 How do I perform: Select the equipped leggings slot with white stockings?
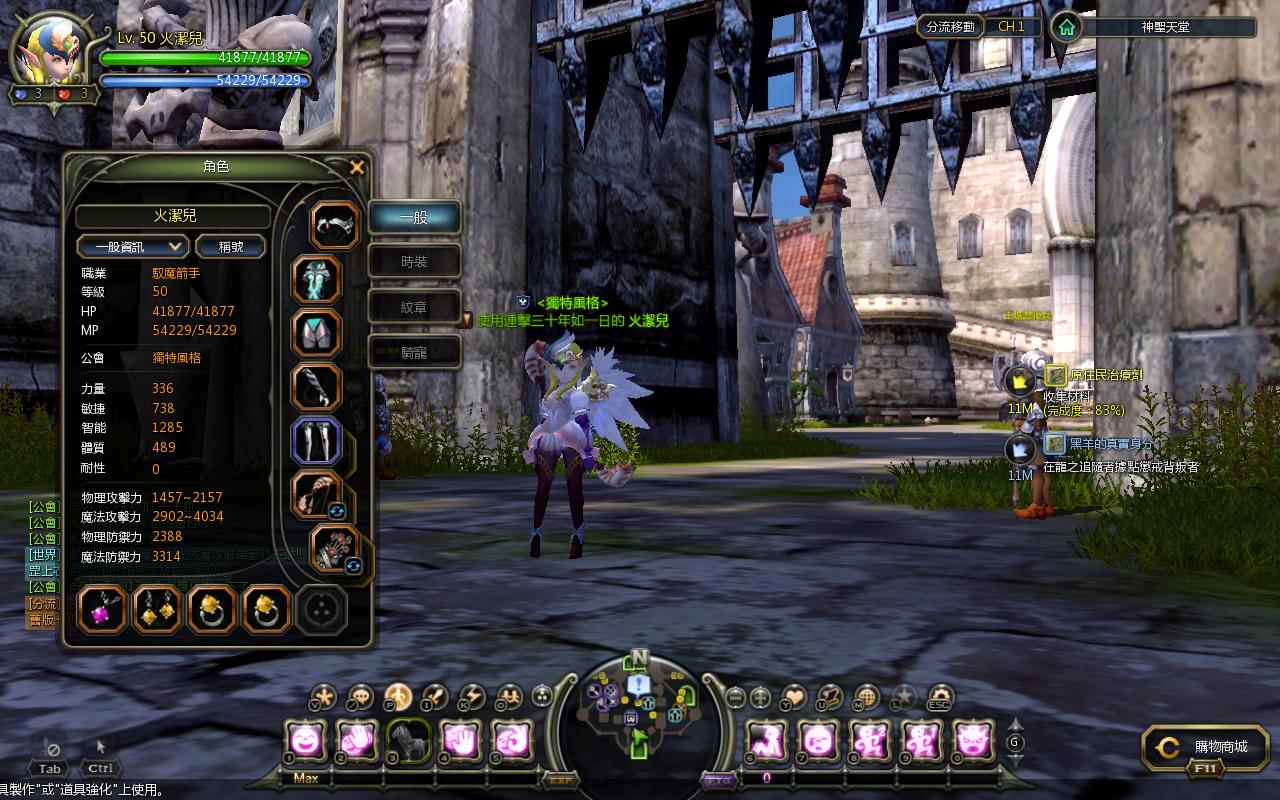[317, 442]
